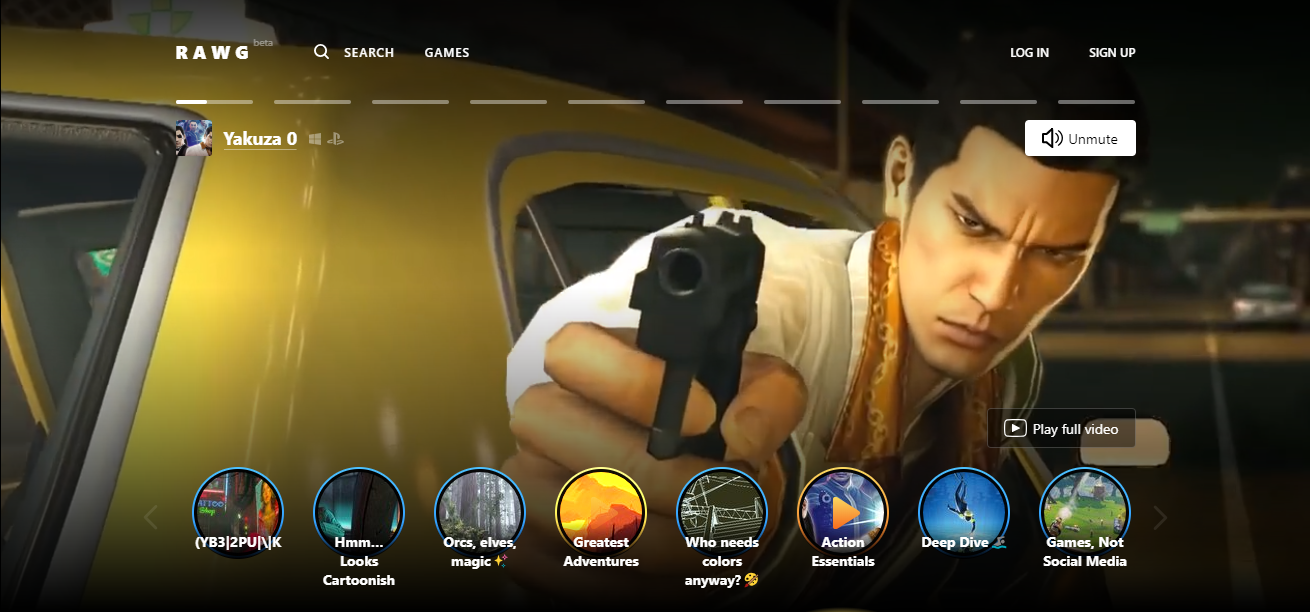
Task: Open the RAWG home logo
Action: click(x=212, y=53)
